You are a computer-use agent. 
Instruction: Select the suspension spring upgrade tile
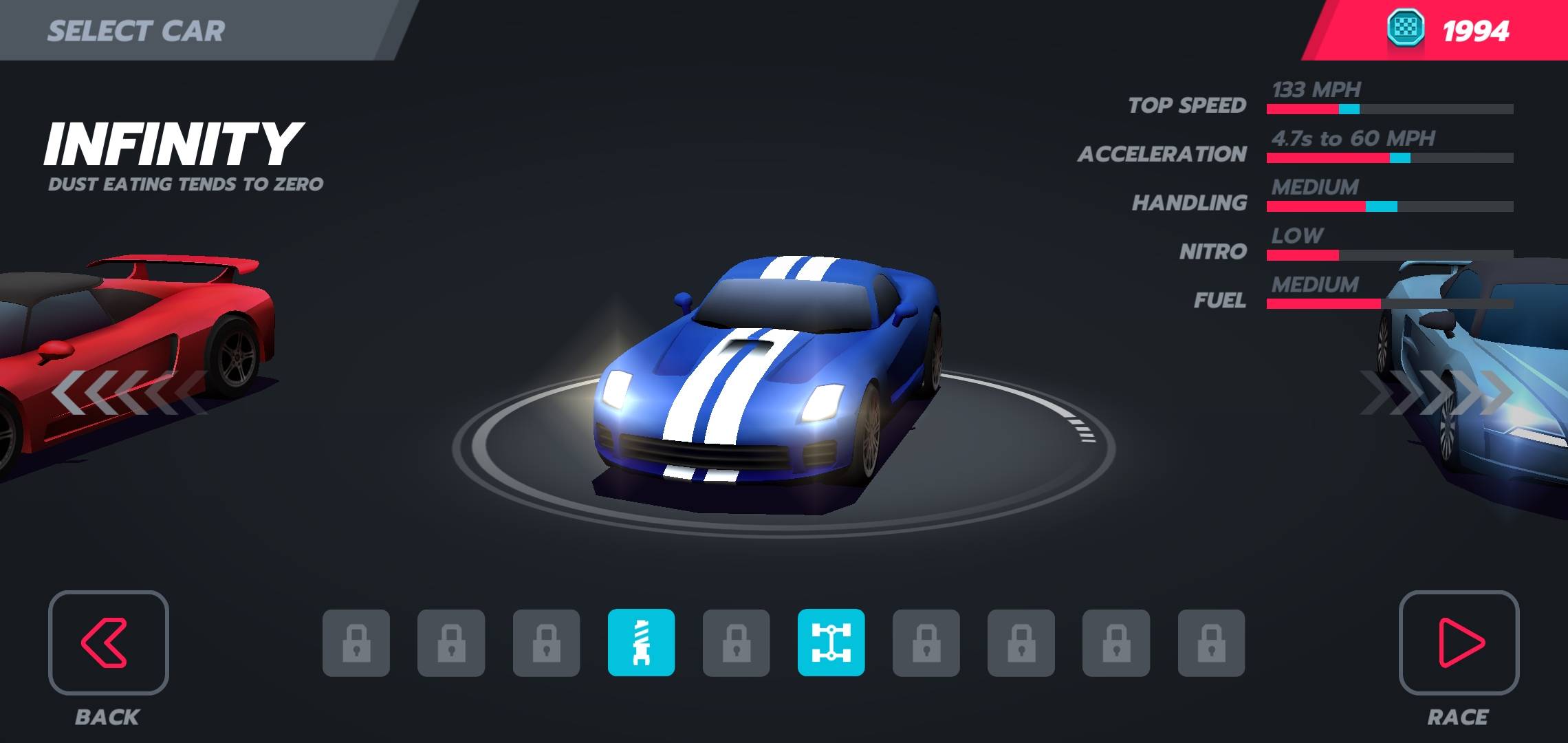pos(641,643)
